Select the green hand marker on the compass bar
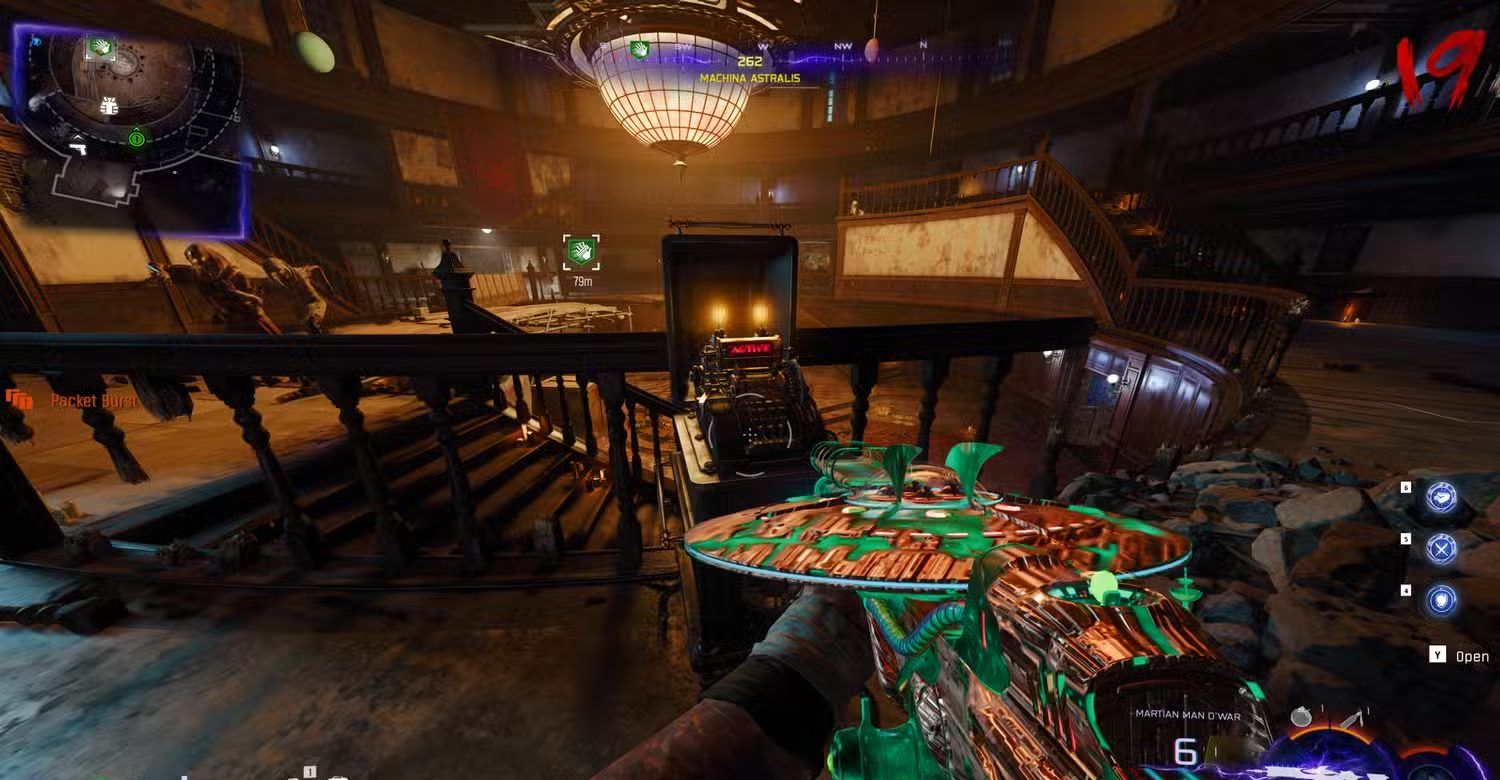The height and width of the screenshot is (780, 1500). [x=639, y=49]
